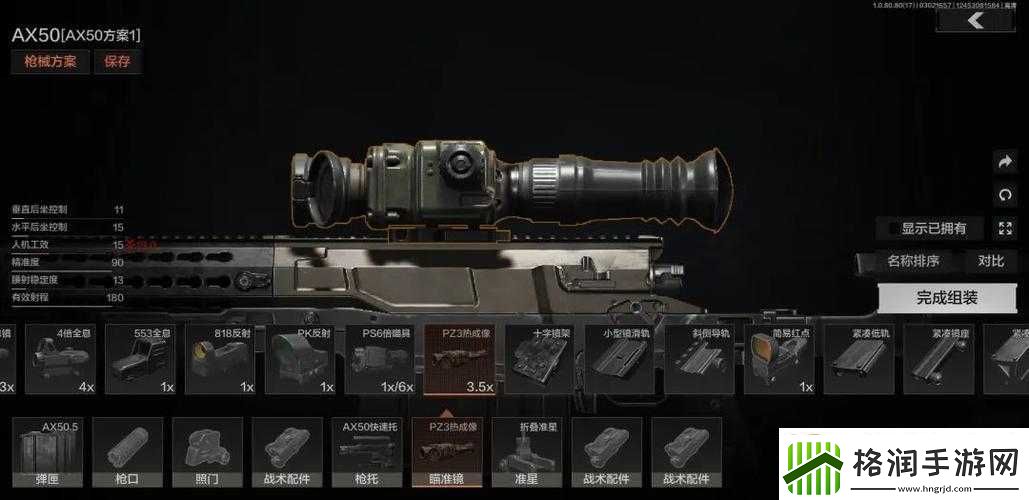Toggle 显示已拥有 owned-only filter

pyautogui.click(x=929, y=228)
